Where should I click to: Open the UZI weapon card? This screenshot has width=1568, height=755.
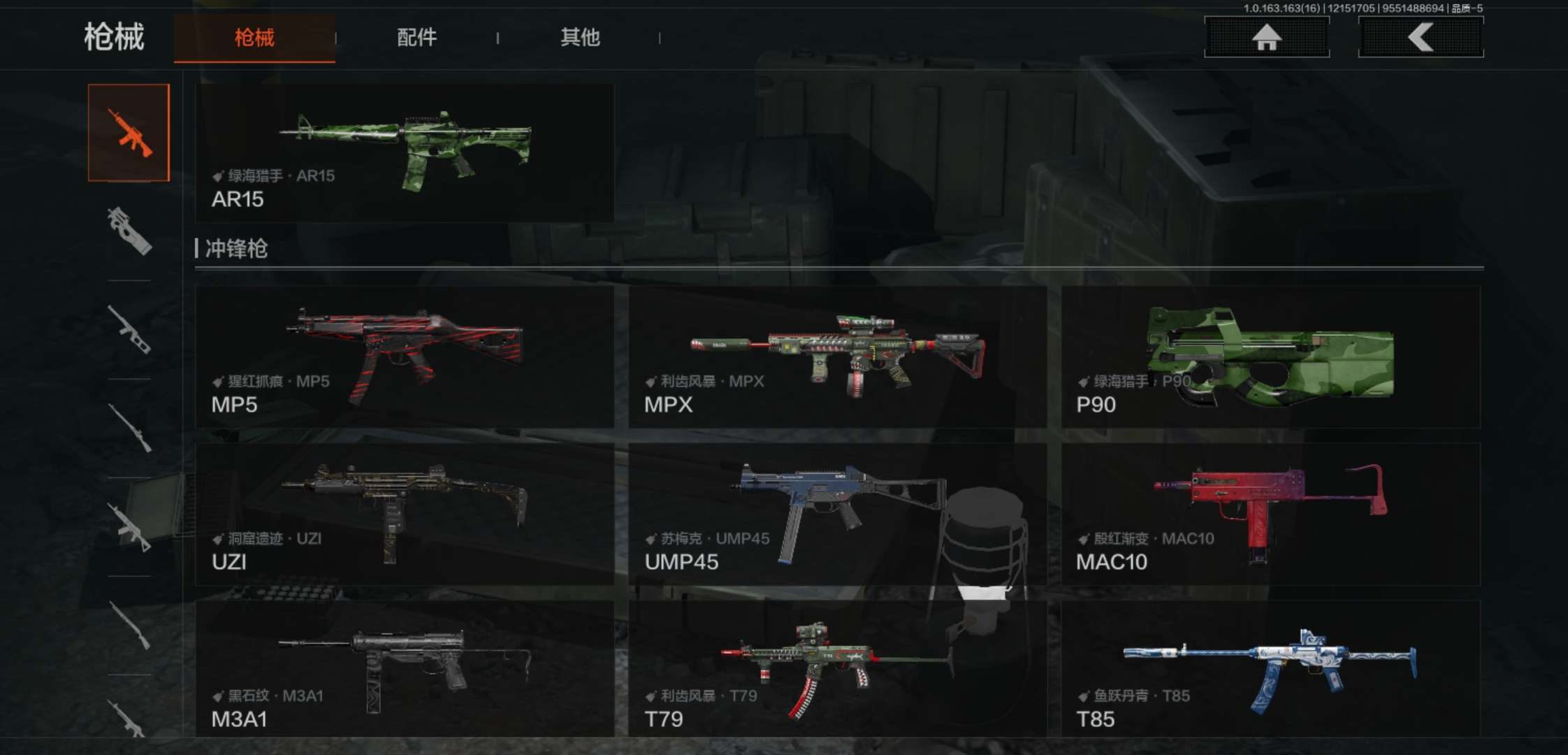[405, 514]
